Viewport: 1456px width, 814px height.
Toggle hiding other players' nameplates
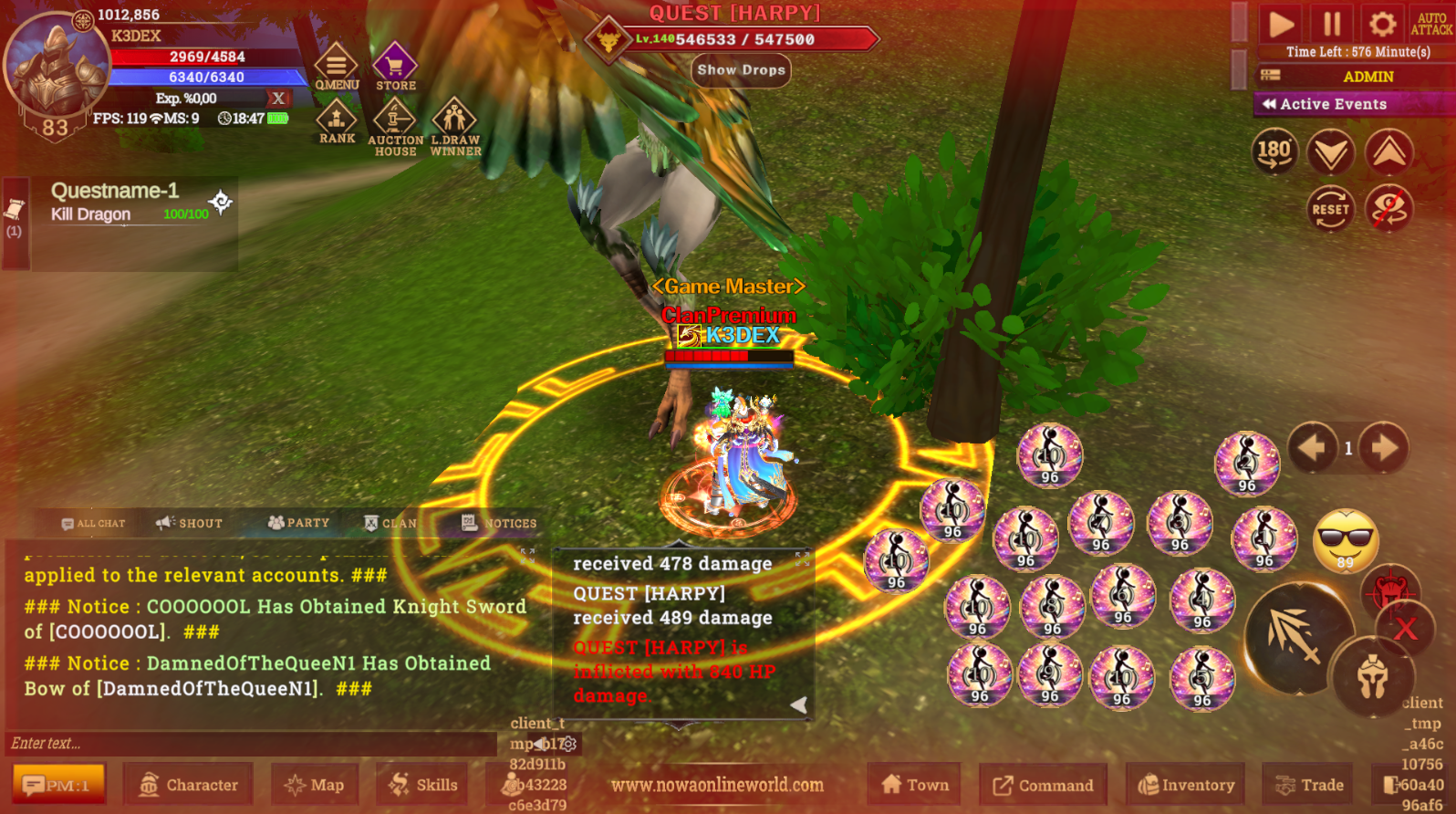[1390, 209]
